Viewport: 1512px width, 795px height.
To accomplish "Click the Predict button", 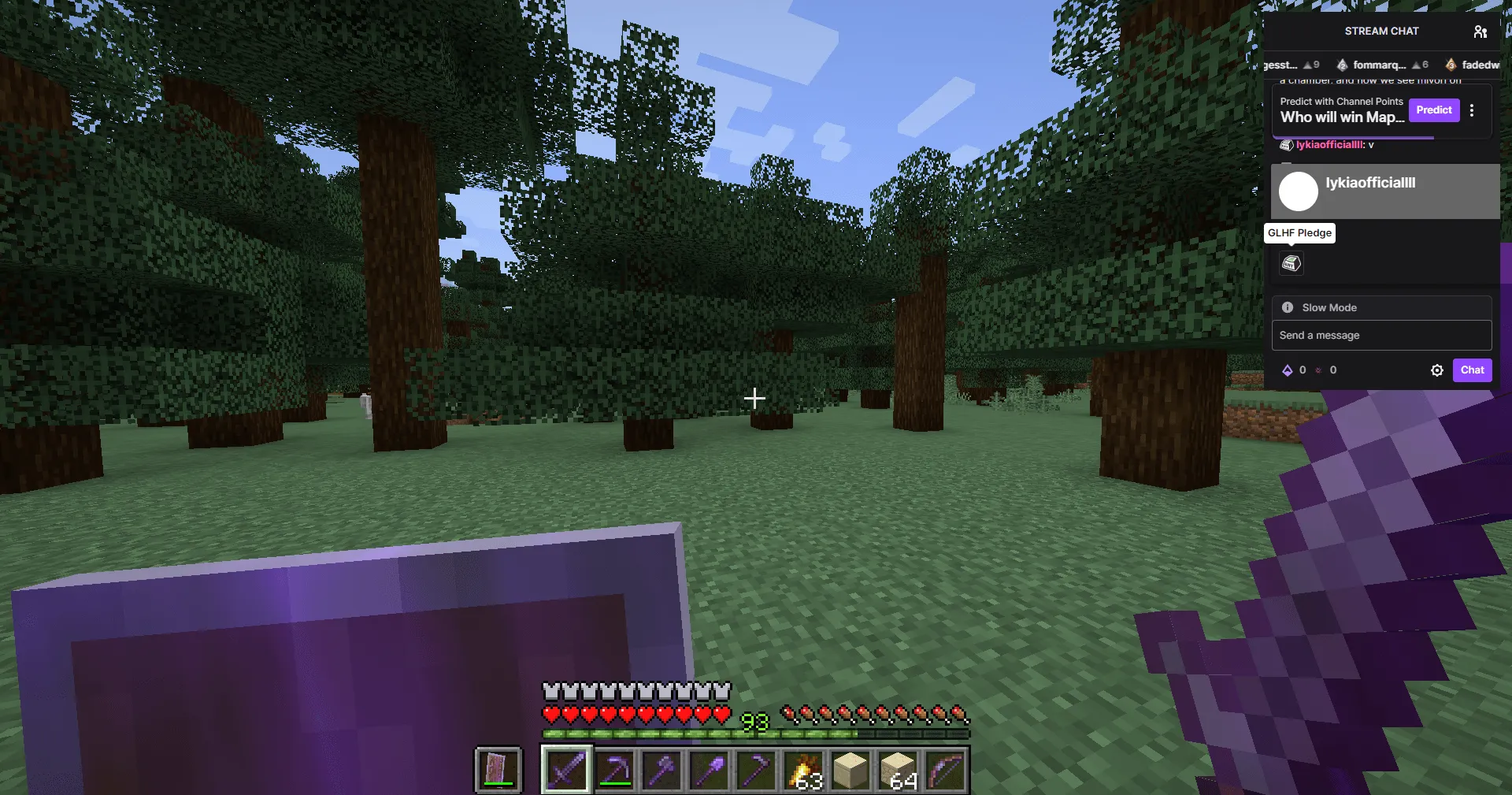I will [1434, 110].
